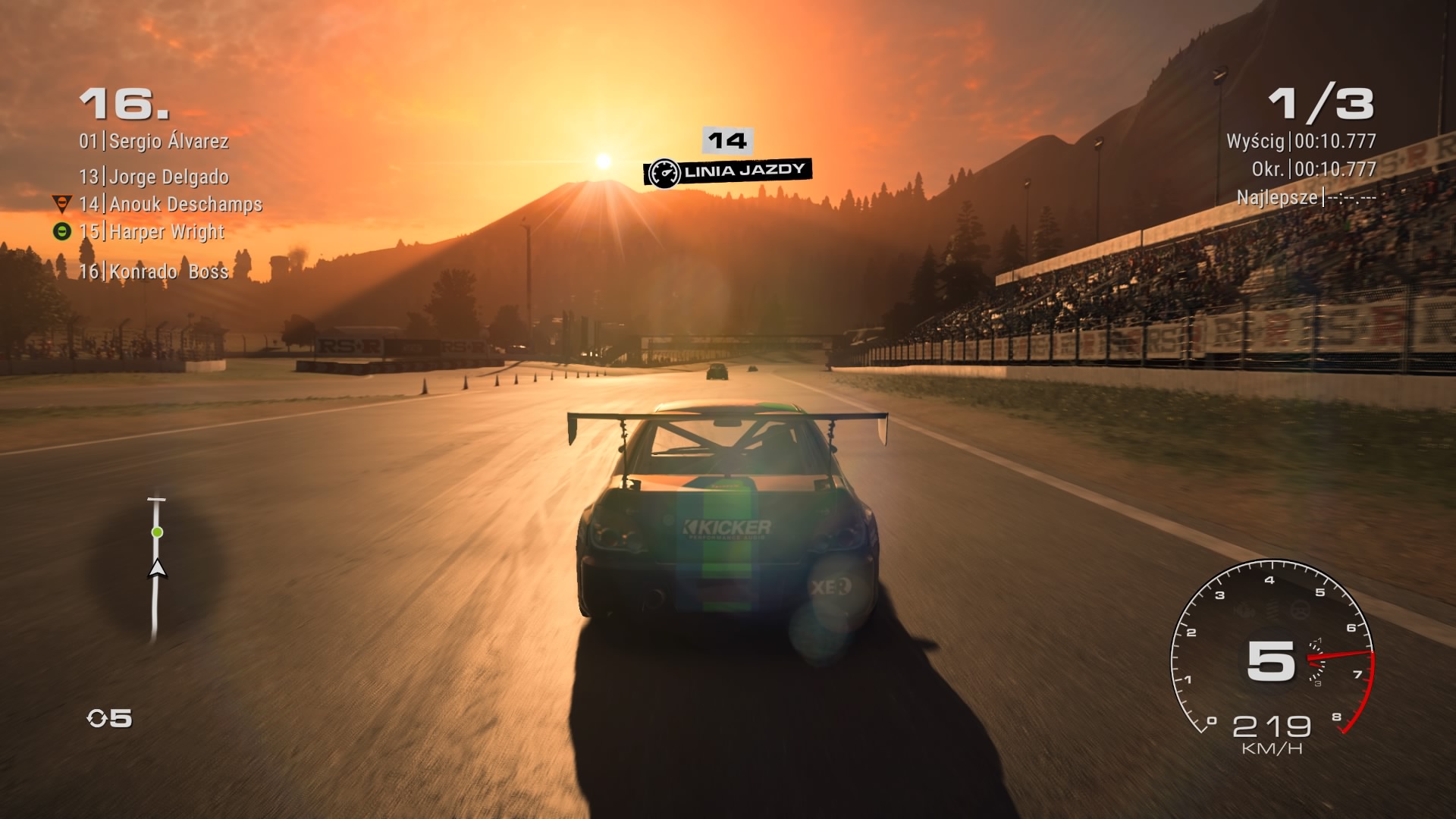Screen dimensions: 1456x819
Task: Pick Anouk Deschamps in the position list
Action: pos(171,204)
